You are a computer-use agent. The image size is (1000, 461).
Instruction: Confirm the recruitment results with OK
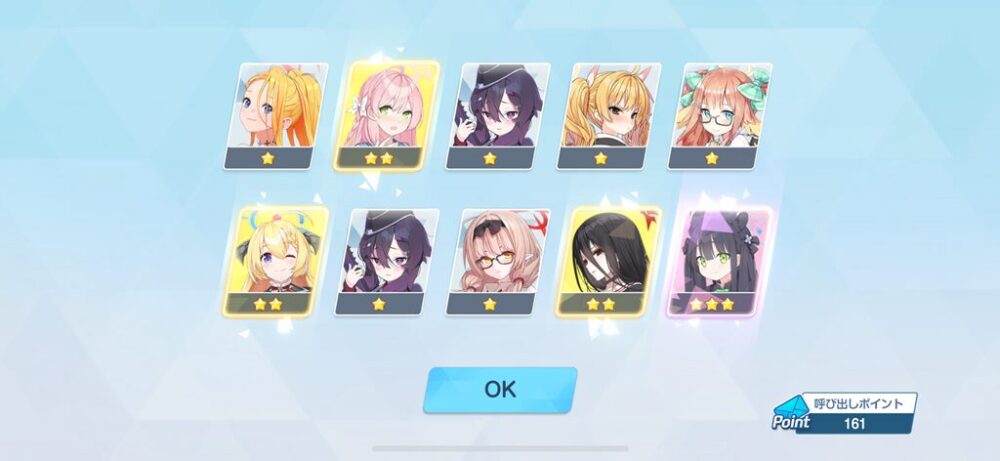click(x=500, y=389)
